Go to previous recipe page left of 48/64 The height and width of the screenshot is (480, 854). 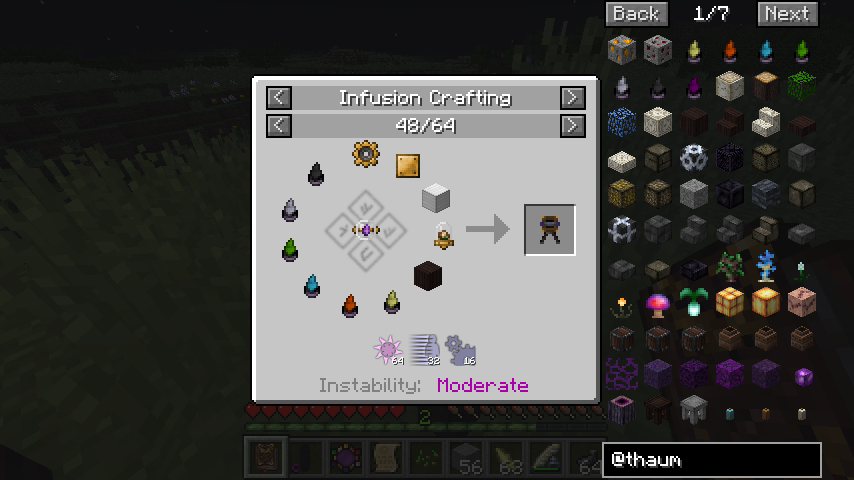pyautogui.click(x=279, y=125)
